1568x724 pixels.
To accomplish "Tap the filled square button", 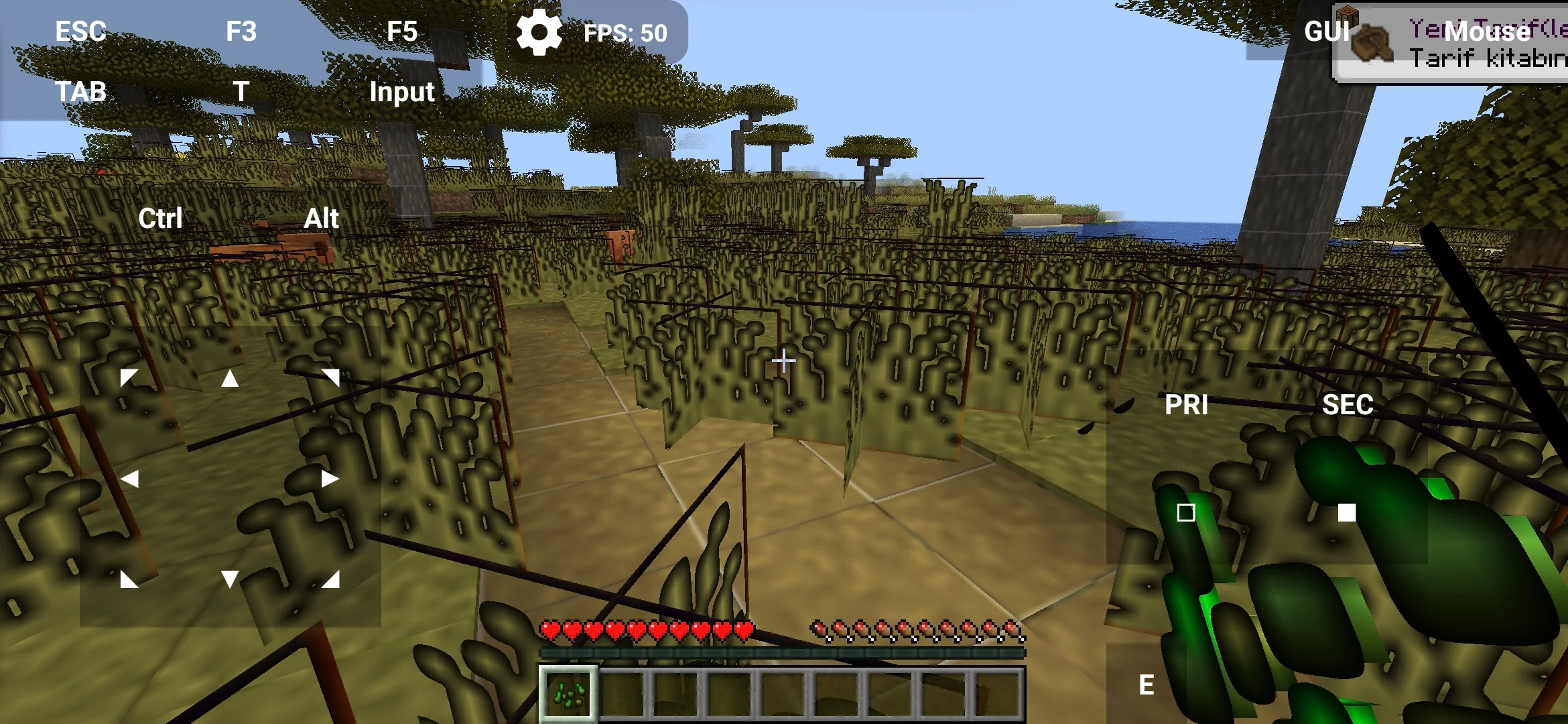I will (x=1347, y=513).
